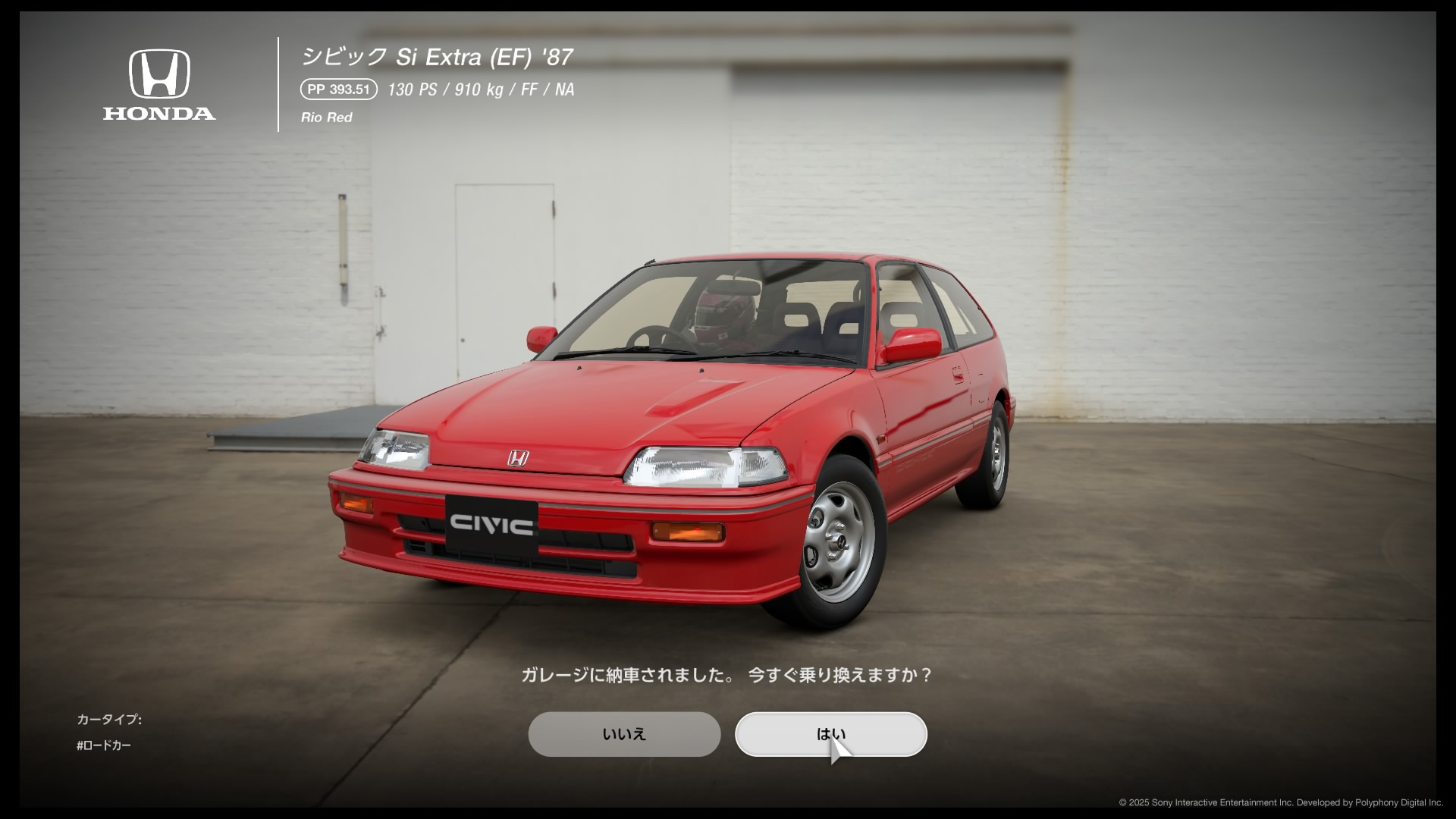Expand details via the PP value capsule

(x=339, y=89)
